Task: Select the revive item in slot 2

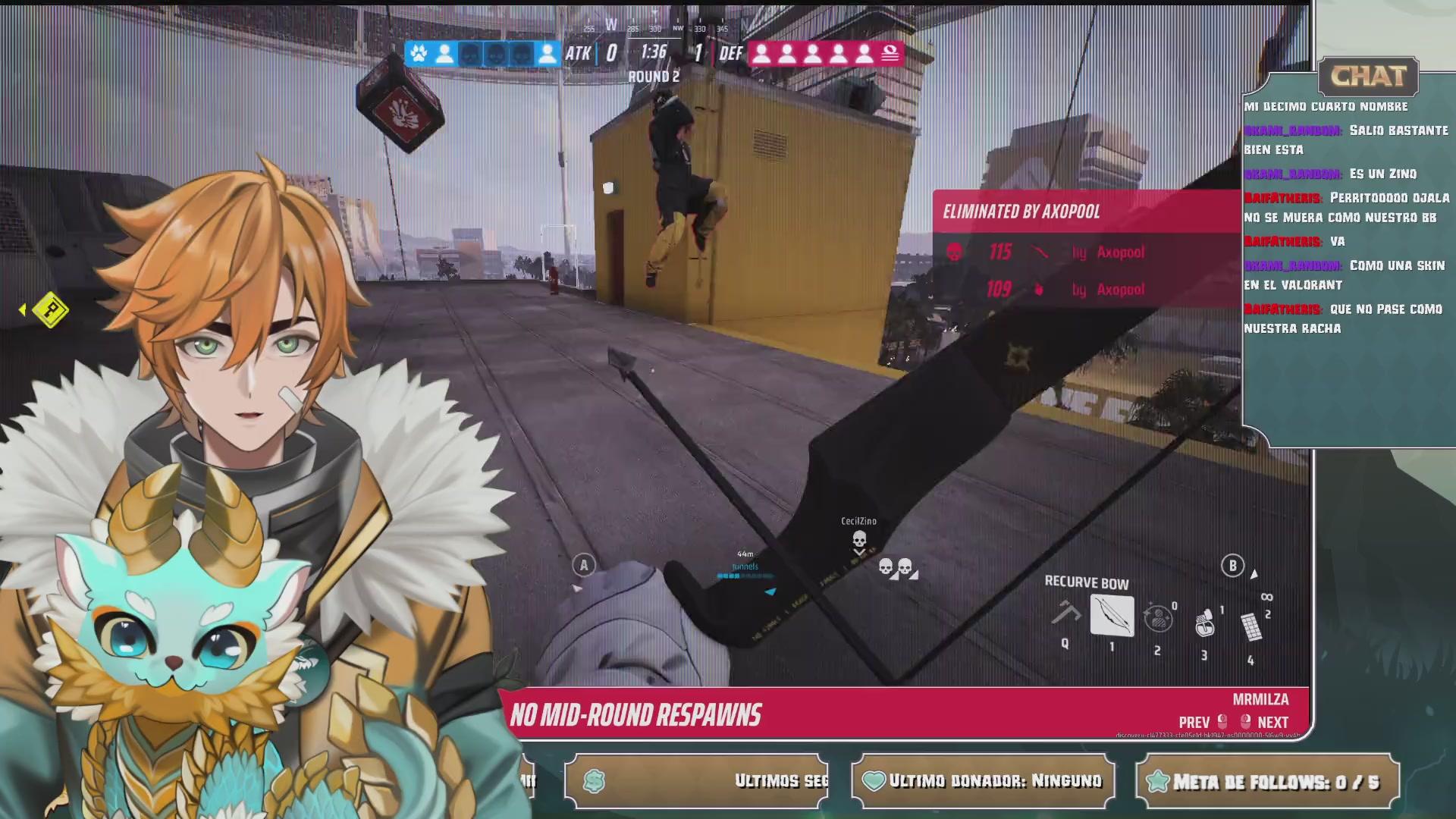Action: click(1159, 620)
